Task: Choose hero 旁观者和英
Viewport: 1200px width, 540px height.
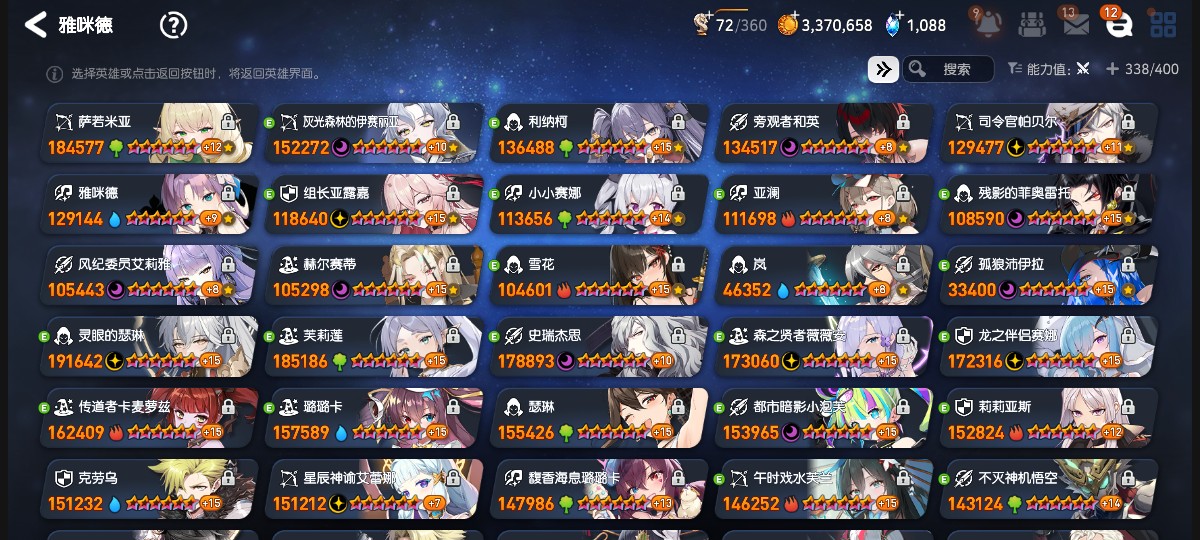Action: (x=824, y=133)
